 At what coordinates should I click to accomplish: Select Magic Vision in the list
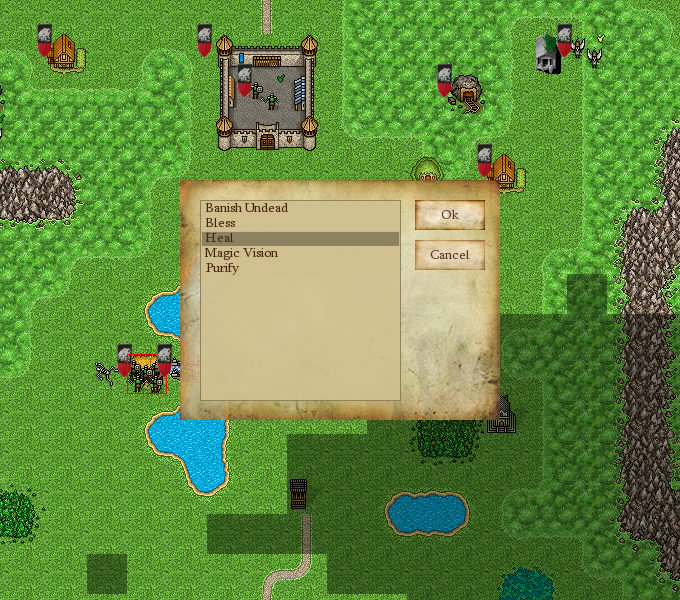241,253
